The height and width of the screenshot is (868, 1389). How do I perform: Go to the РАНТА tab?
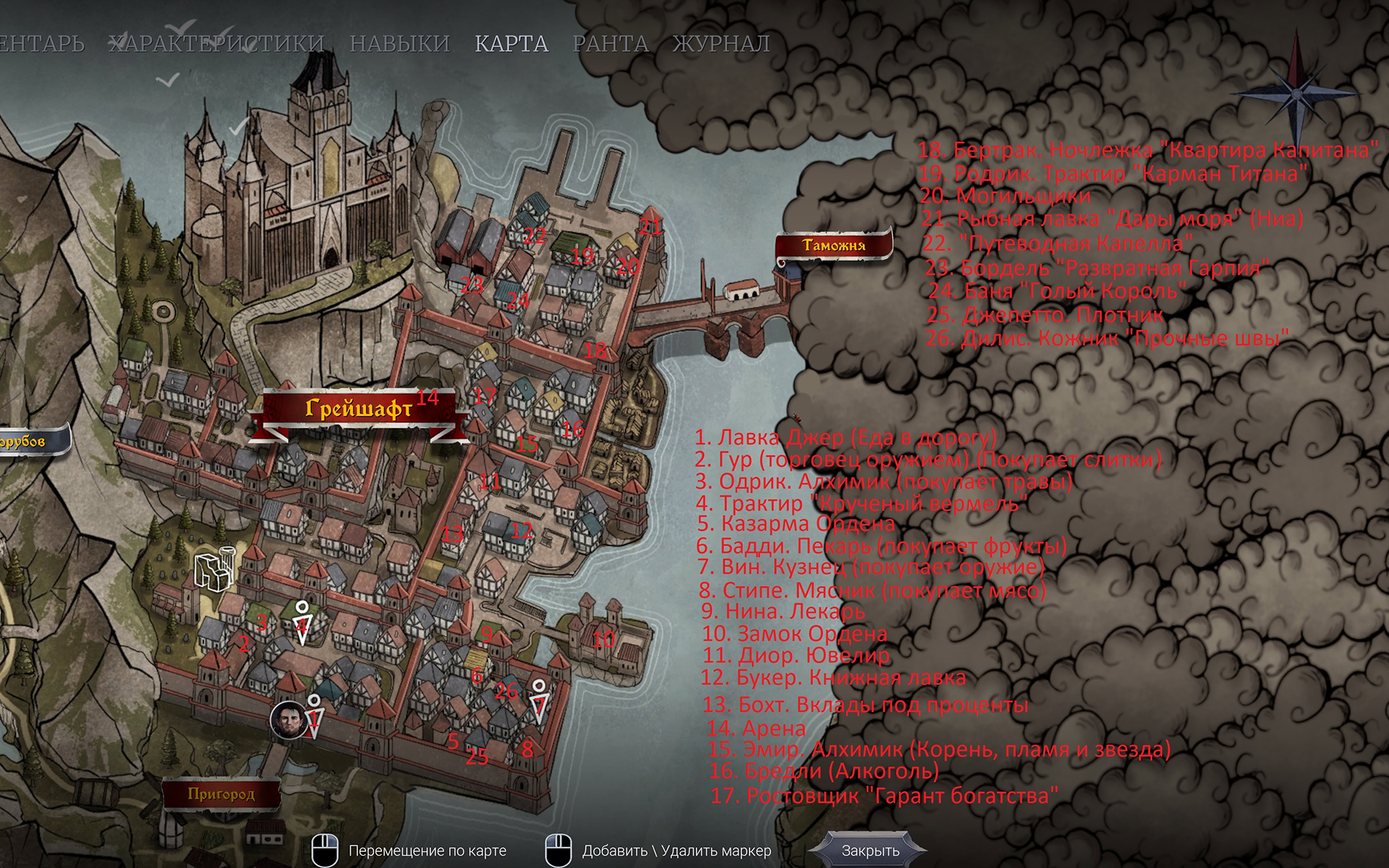click(x=611, y=44)
